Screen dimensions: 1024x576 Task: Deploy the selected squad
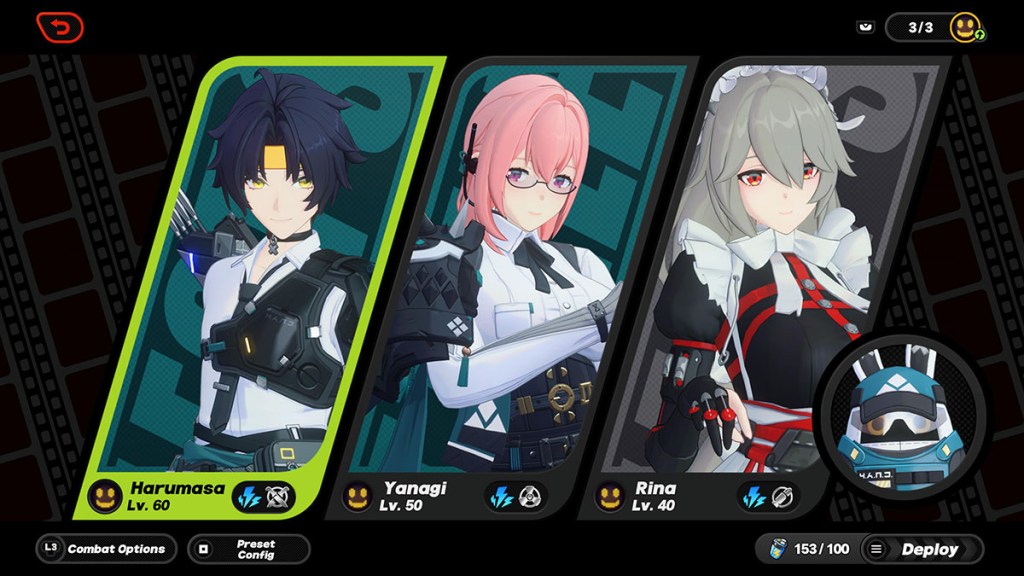coord(919,549)
